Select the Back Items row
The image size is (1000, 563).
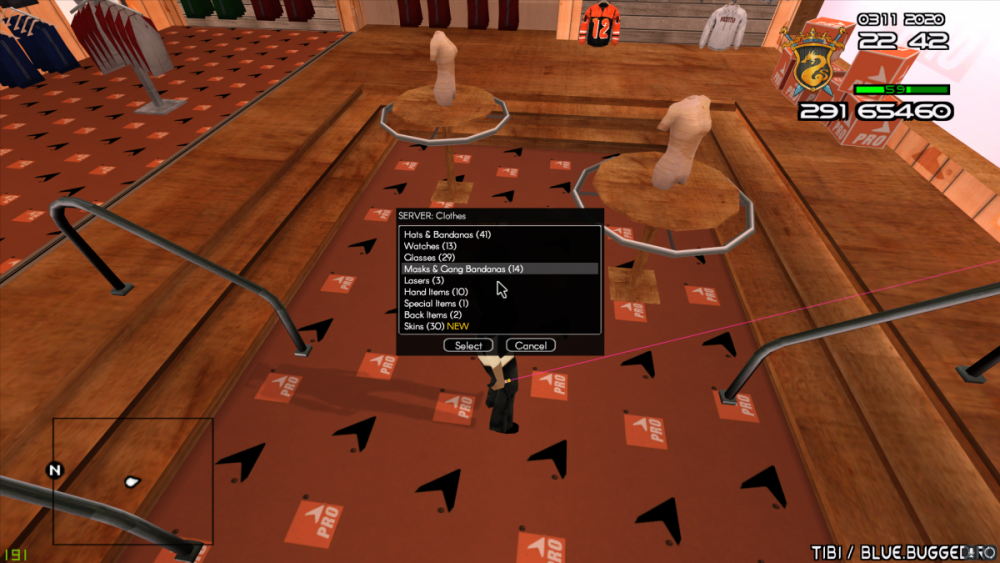pyautogui.click(x=433, y=315)
